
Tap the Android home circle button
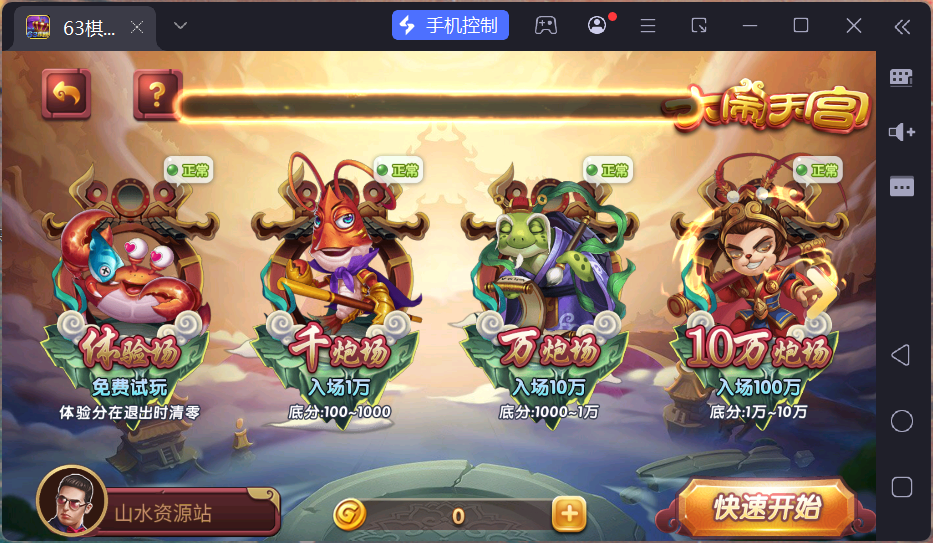[x=901, y=421]
